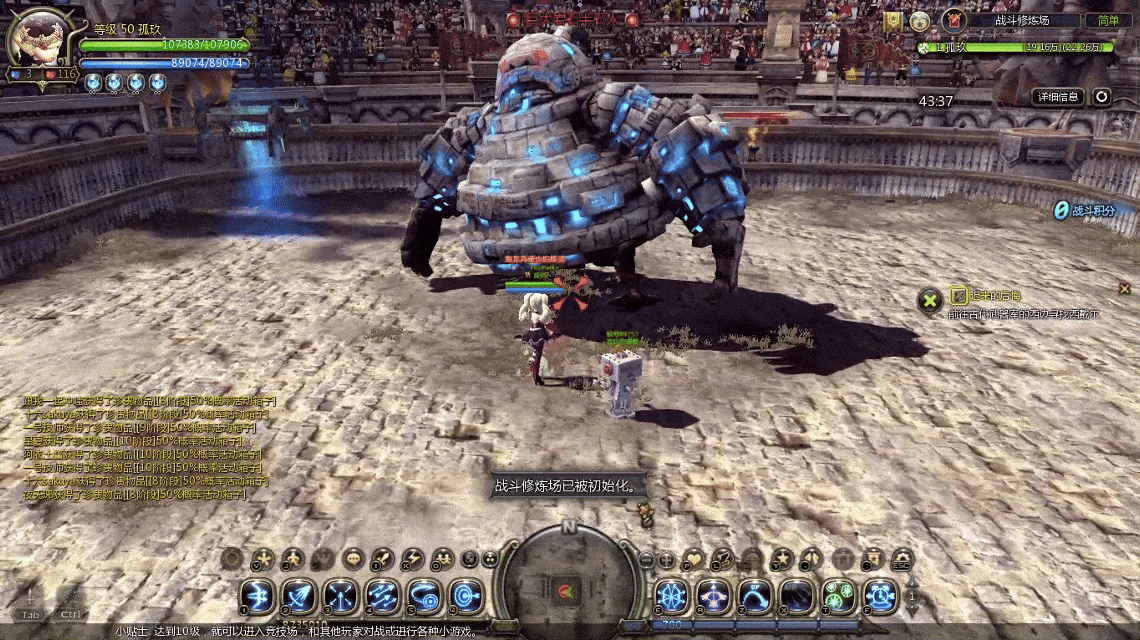Use the wheel-shaped skill on the right hotbar
The image size is (1140, 640).
pos(671,597)
